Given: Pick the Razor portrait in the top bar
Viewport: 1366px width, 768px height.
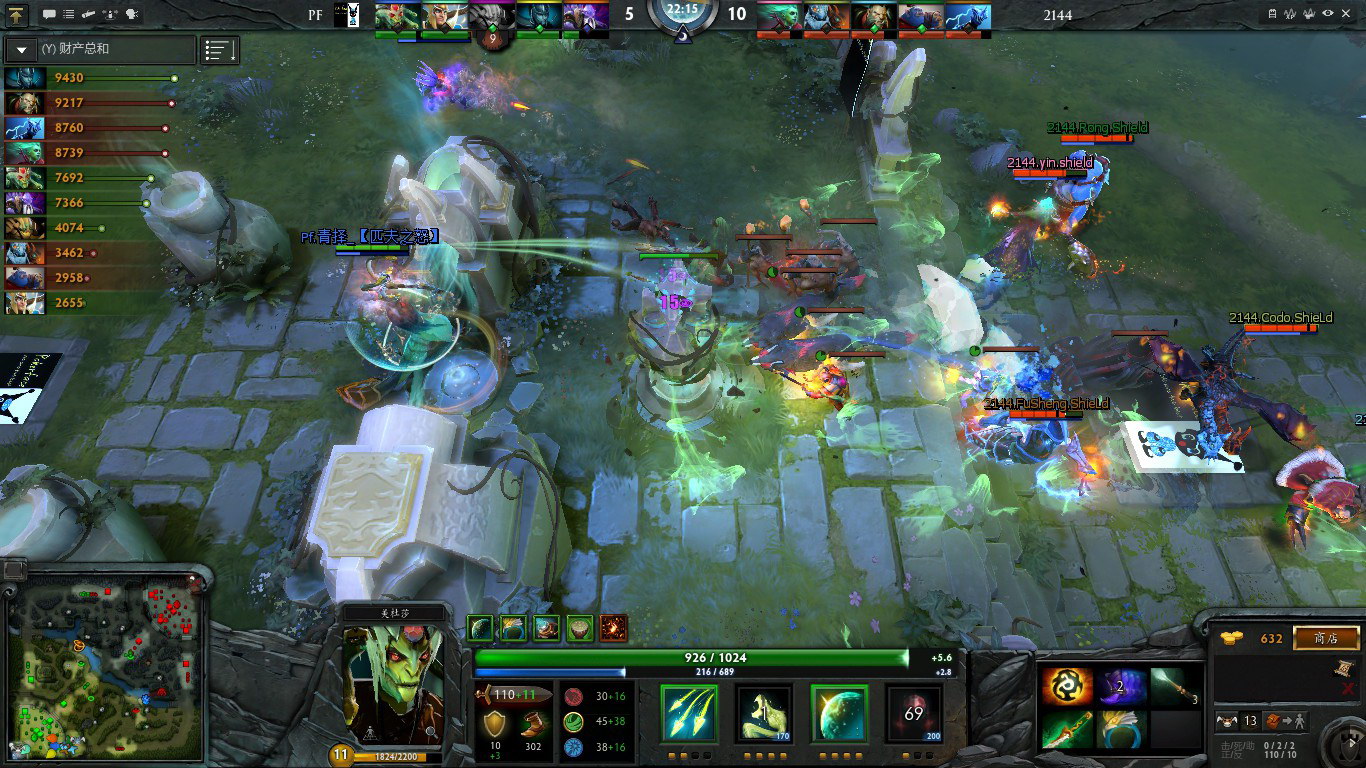Looking at the screenshot, I should point(968,17).
